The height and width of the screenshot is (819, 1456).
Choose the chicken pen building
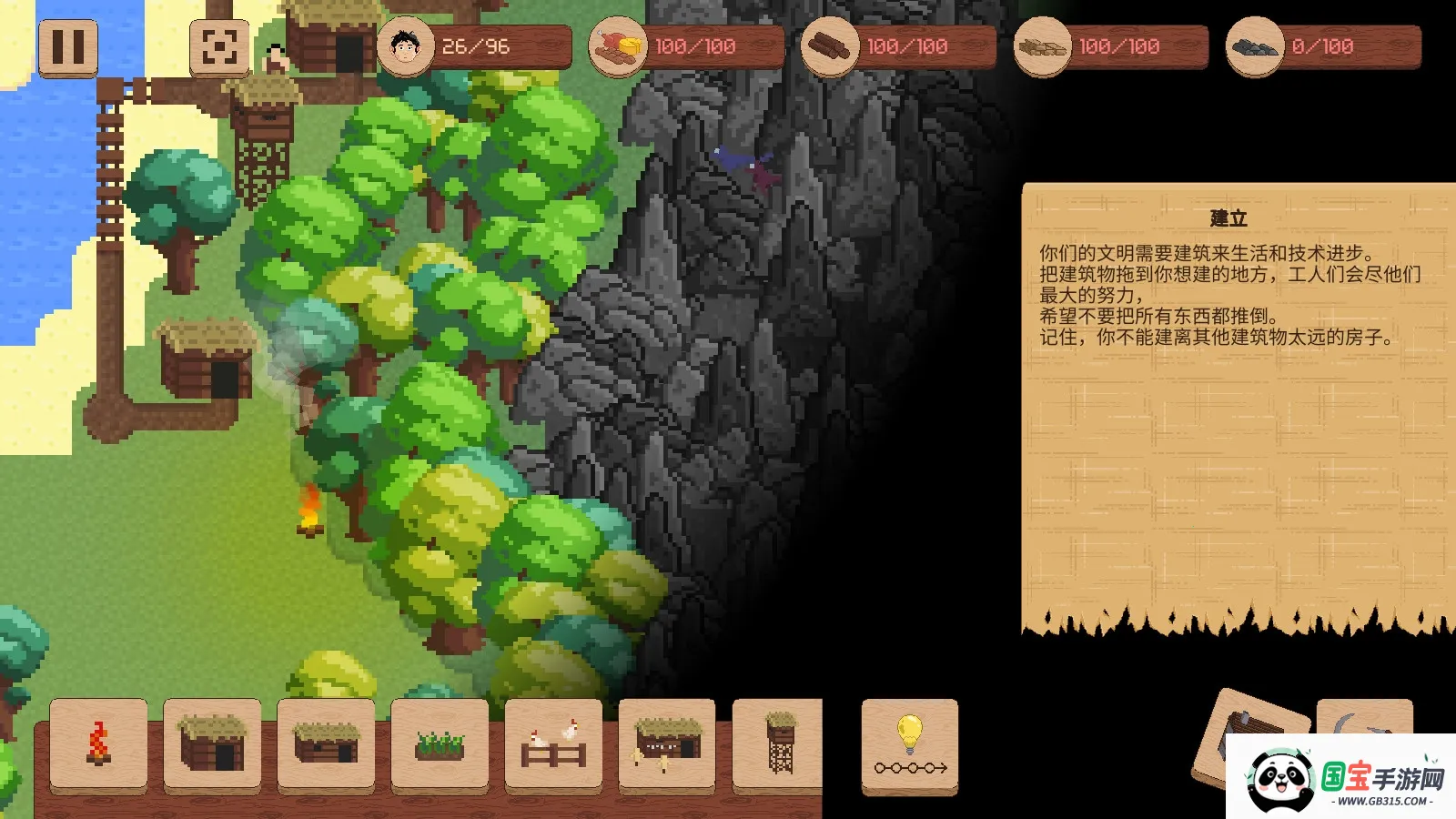553,743
